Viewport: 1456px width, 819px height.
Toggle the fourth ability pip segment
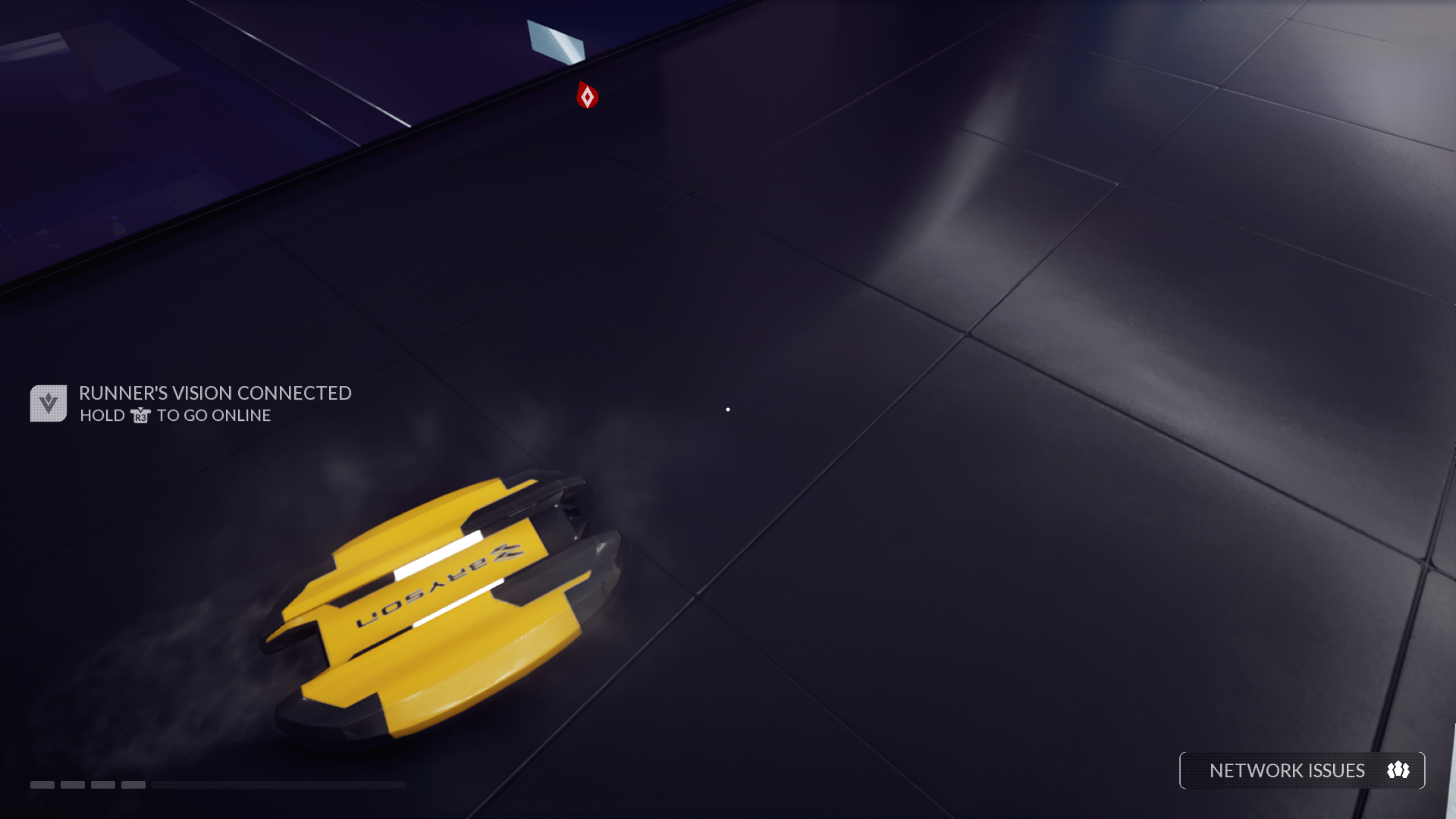(x=135, y=786)
